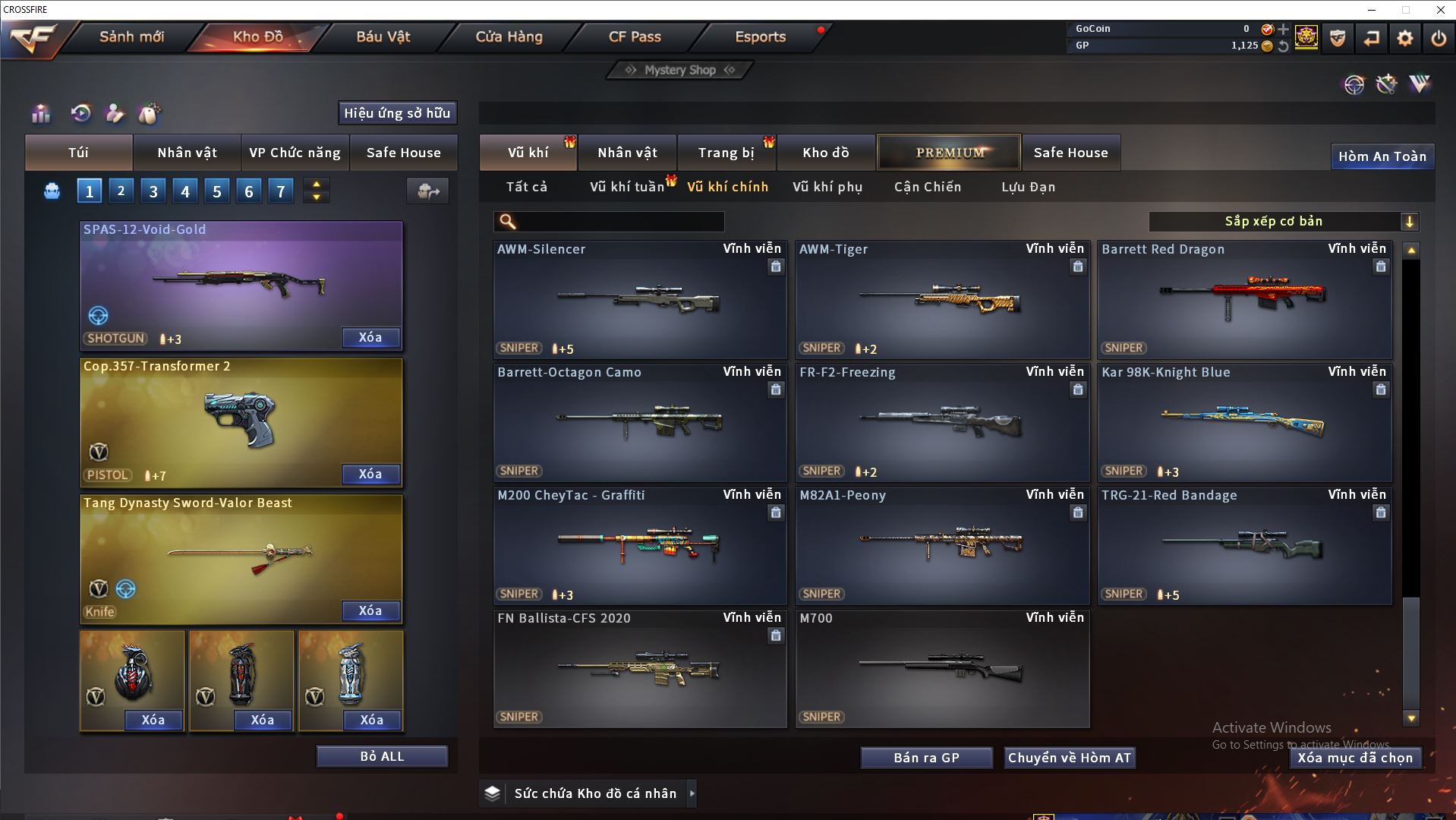
Task: Switch bag panel to Nhân vật tab
Action: [187, 153]
